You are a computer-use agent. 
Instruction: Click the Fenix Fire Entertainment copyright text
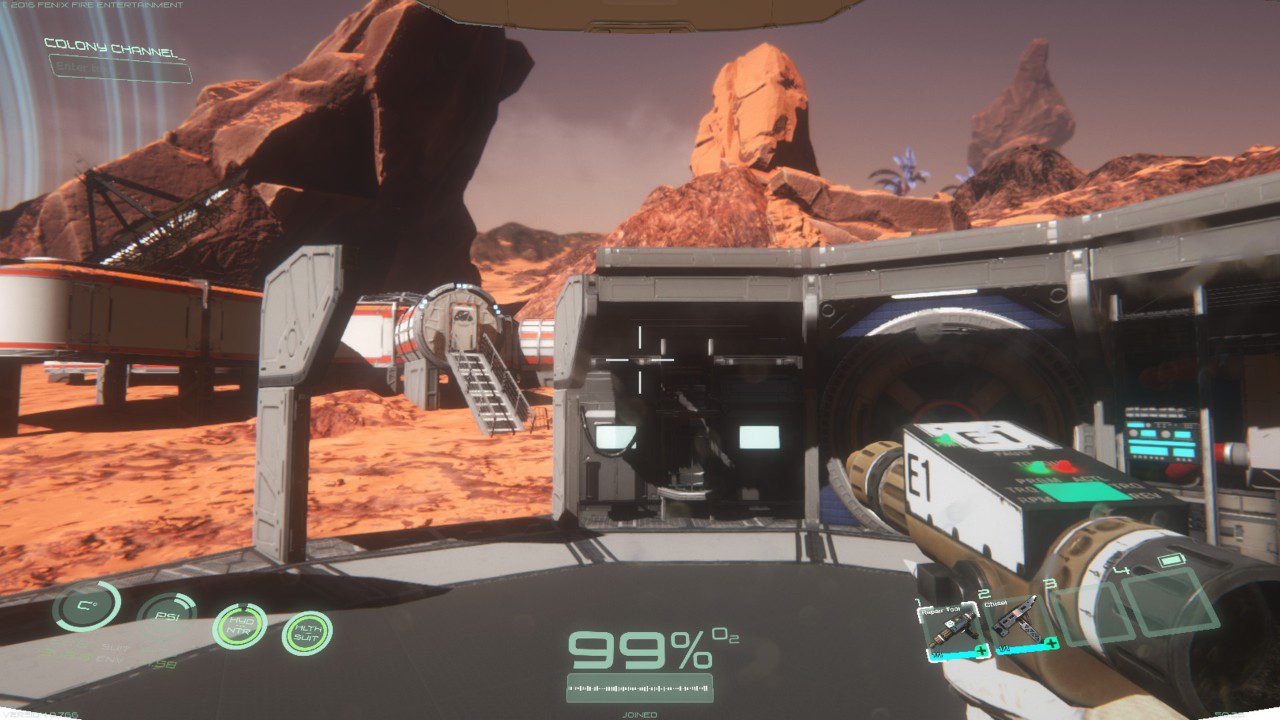tap(95, 5)
